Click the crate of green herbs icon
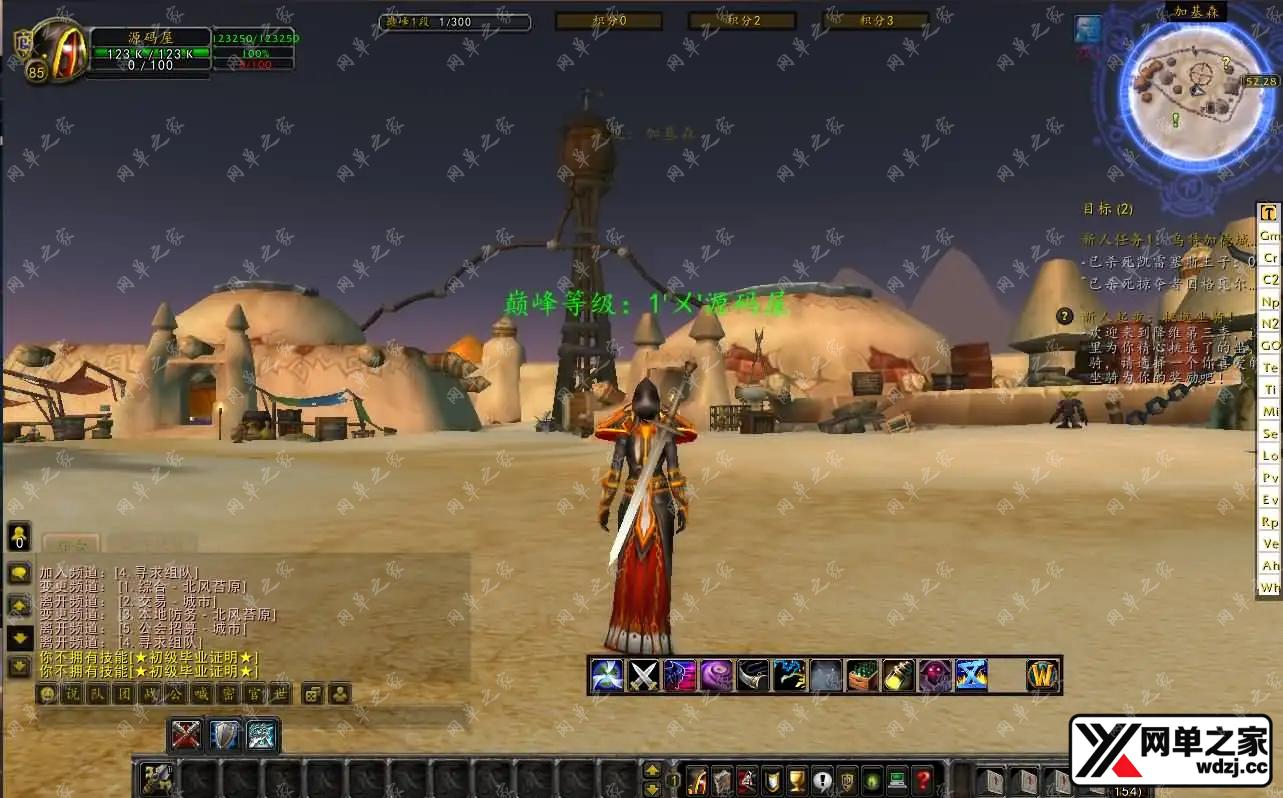This screenshot has width=1283, height=798. tap(862, 676)
